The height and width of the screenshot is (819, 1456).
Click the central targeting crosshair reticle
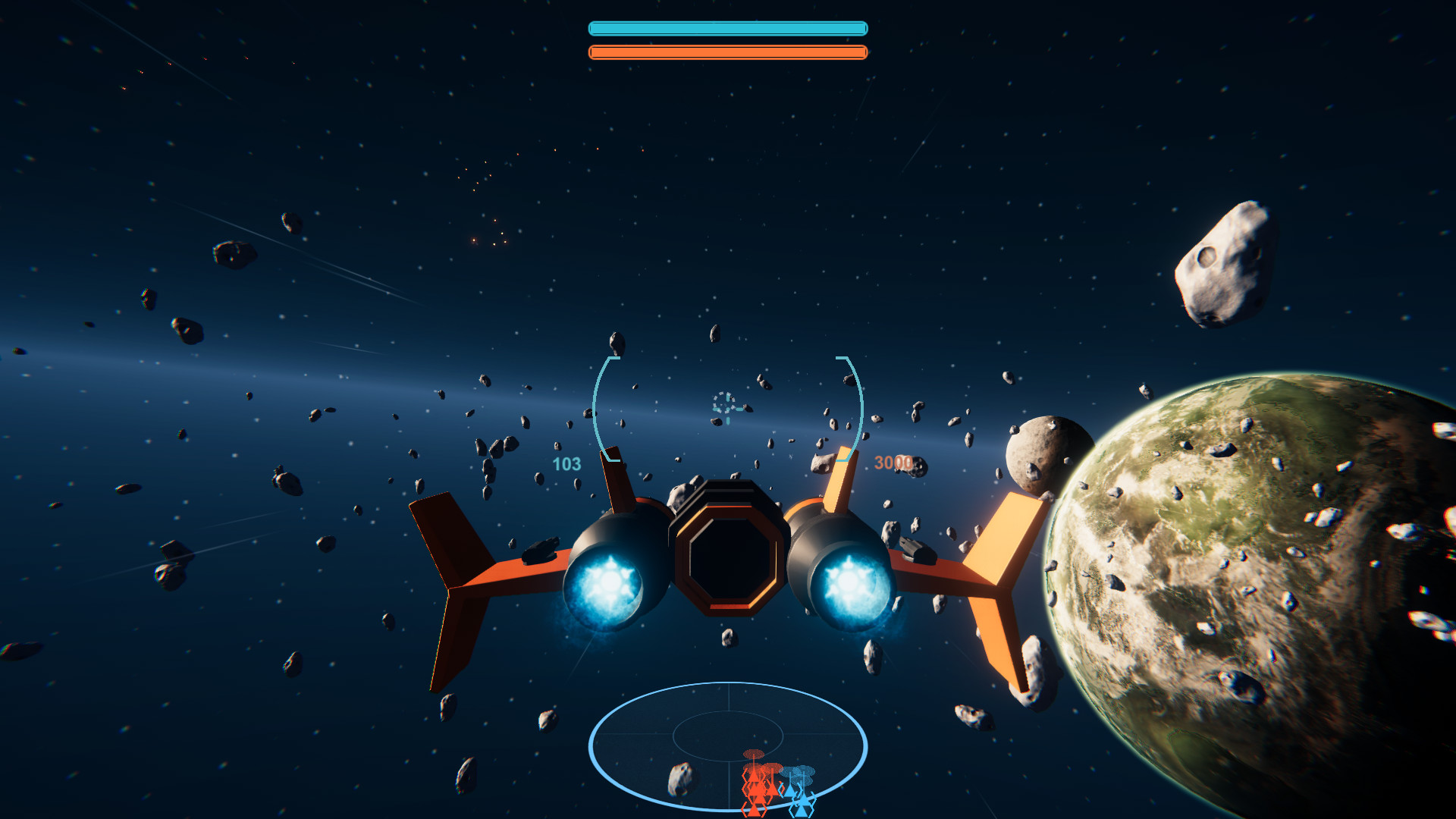coord(726,408)
